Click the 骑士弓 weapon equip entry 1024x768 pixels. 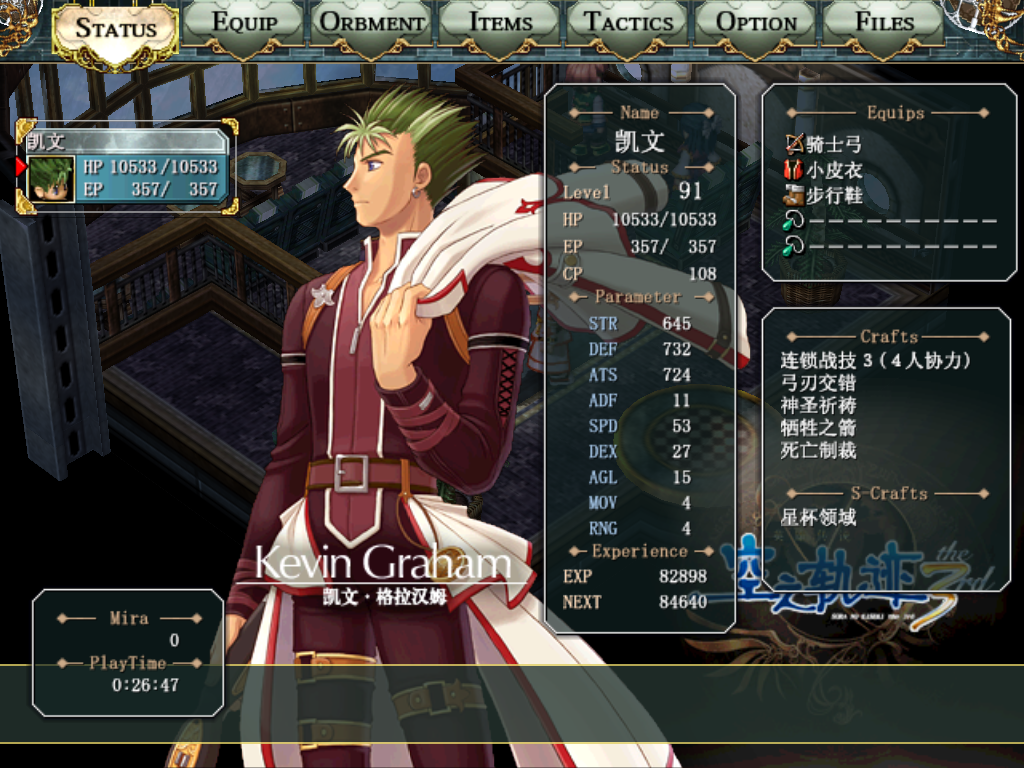tap(824, 145)
